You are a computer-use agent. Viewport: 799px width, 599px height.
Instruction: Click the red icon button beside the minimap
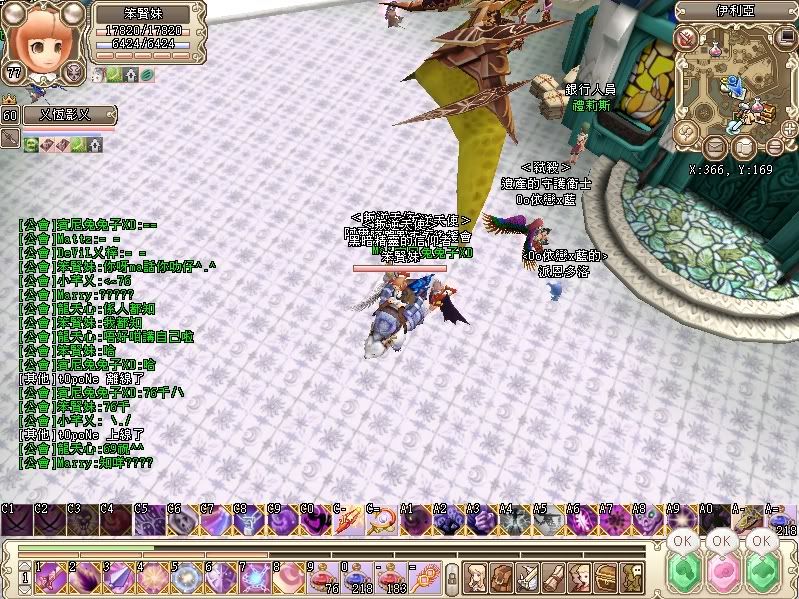coord(686,38)
